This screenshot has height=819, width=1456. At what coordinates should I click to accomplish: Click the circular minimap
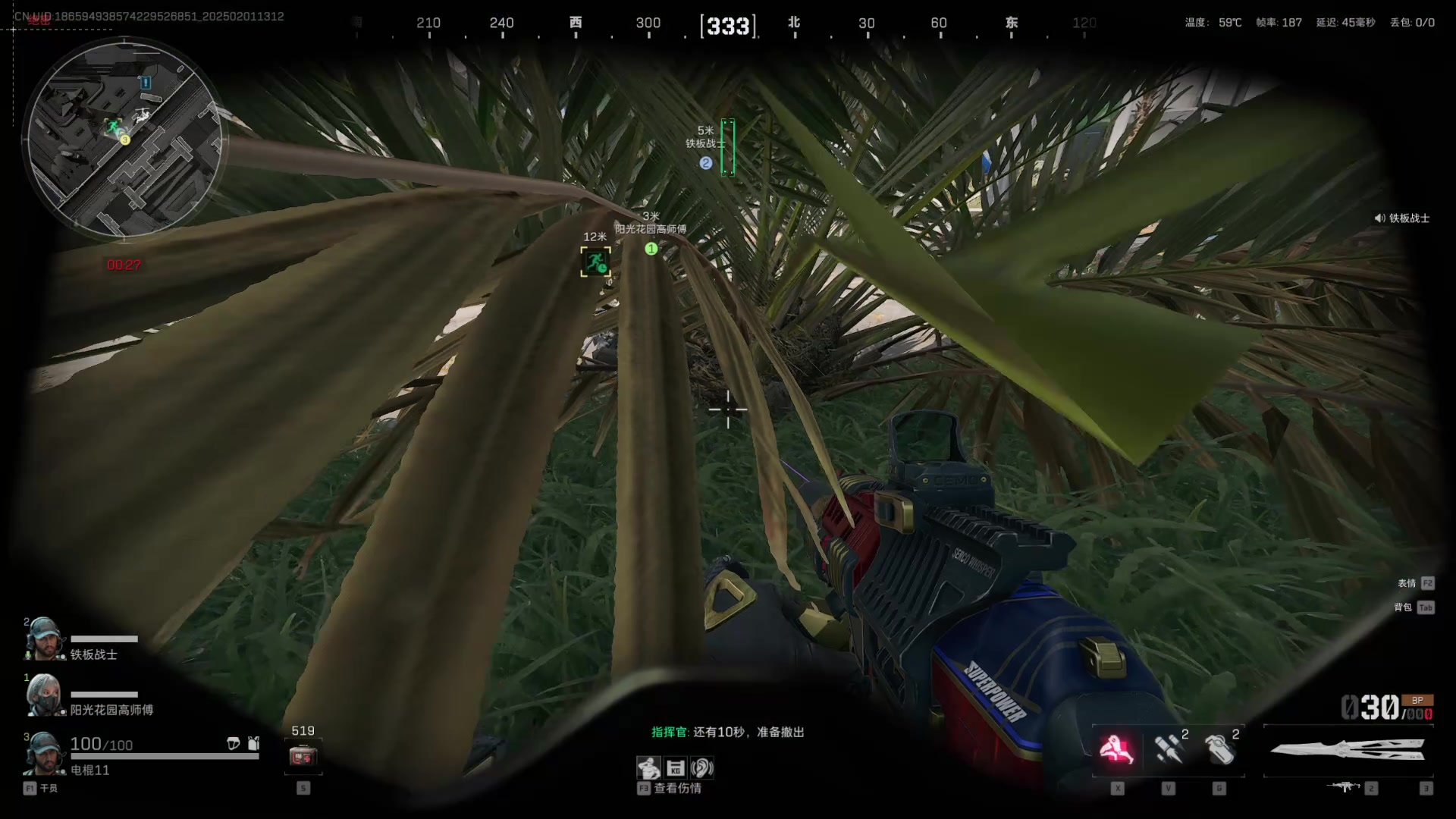click(124, 140)
